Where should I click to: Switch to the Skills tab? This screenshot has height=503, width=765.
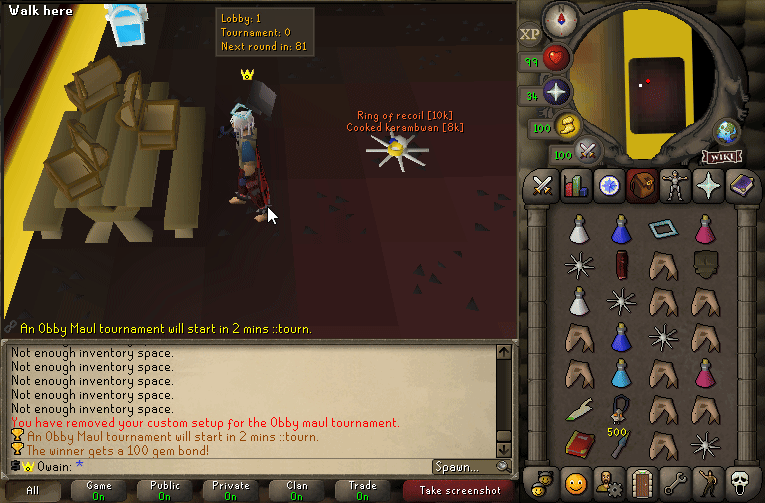coord(575,186)
